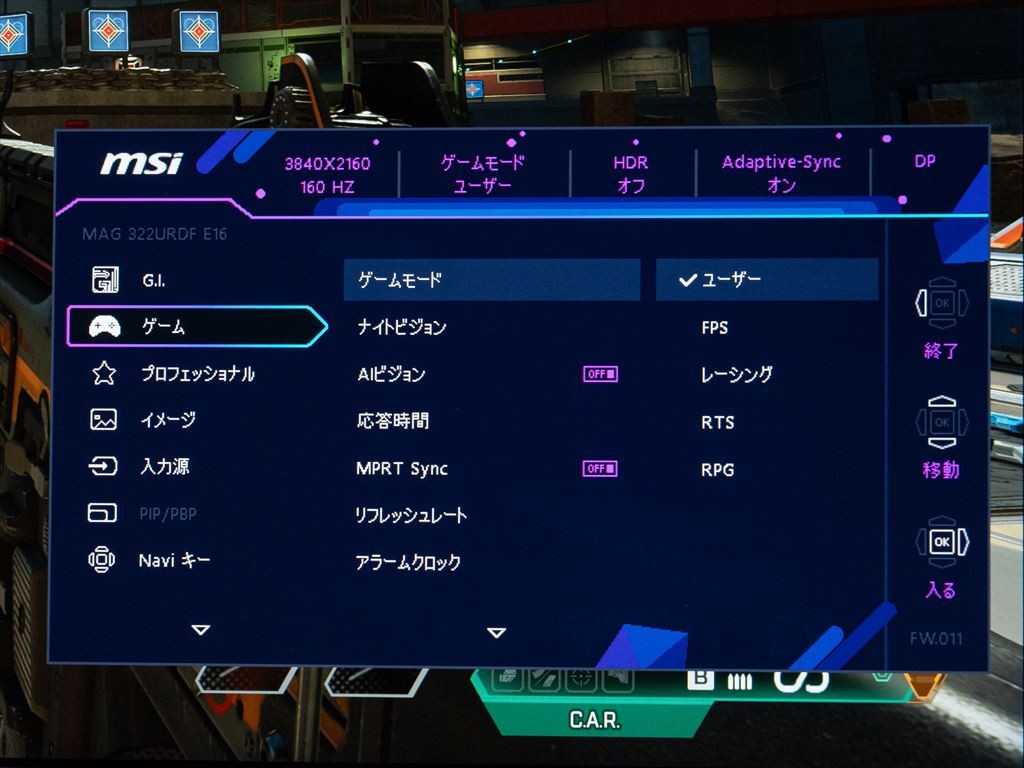This screenshot has height=768, width=1024.
Task: Pick the レーシング game mode
Action: [737, 375]
